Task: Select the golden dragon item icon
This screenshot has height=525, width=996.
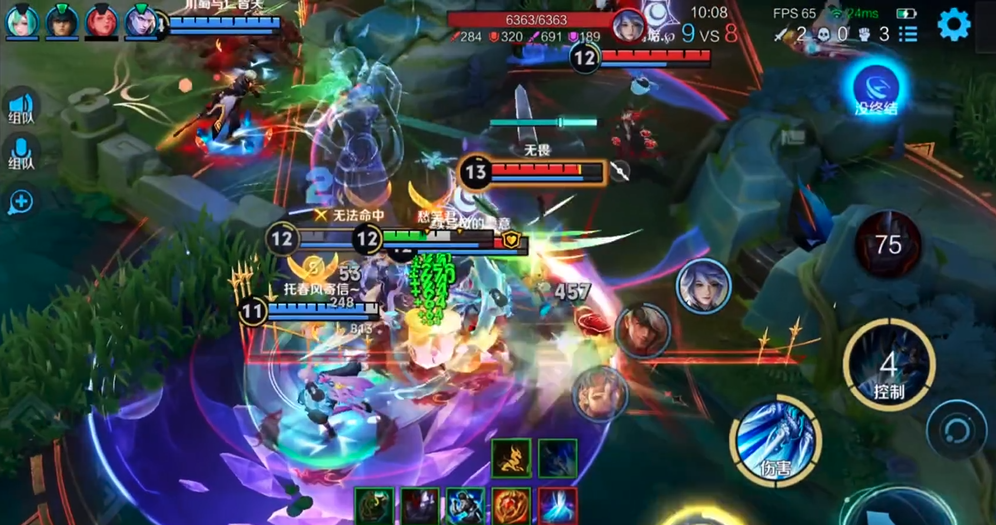Action: pos(511,458)
